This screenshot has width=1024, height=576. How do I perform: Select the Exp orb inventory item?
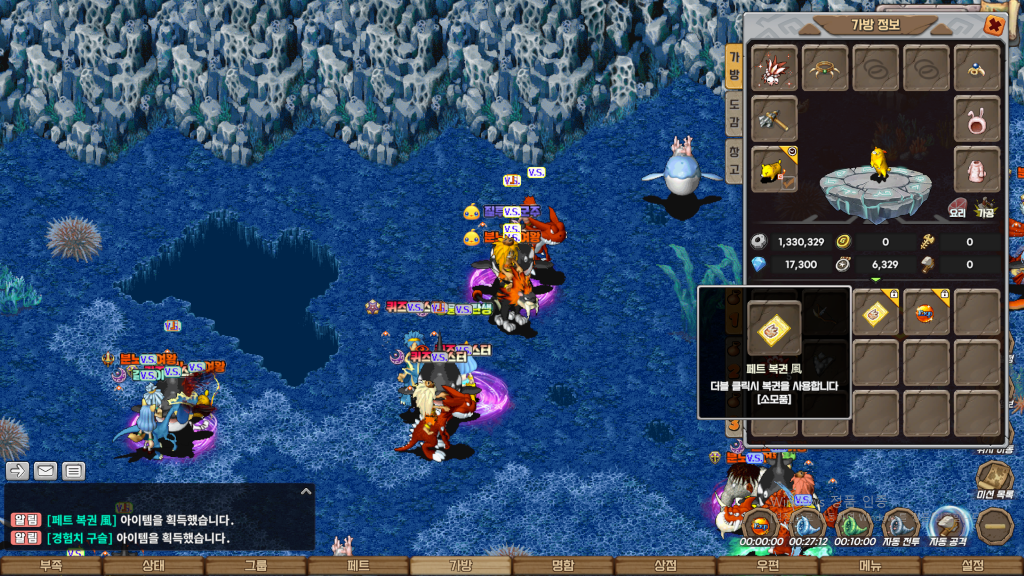pos(926,313)
